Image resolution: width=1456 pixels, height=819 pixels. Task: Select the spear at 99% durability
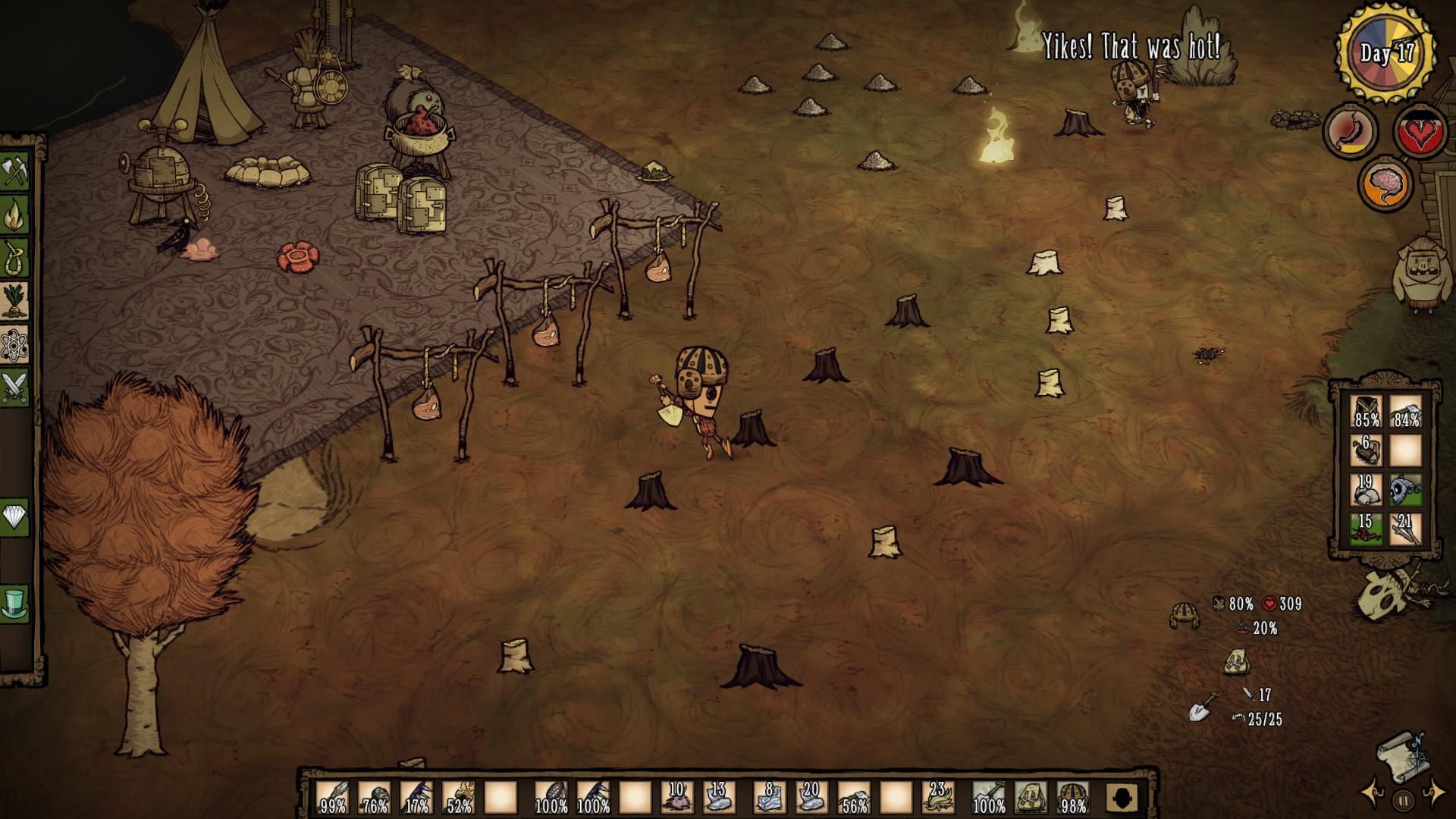tap(332, 798)
